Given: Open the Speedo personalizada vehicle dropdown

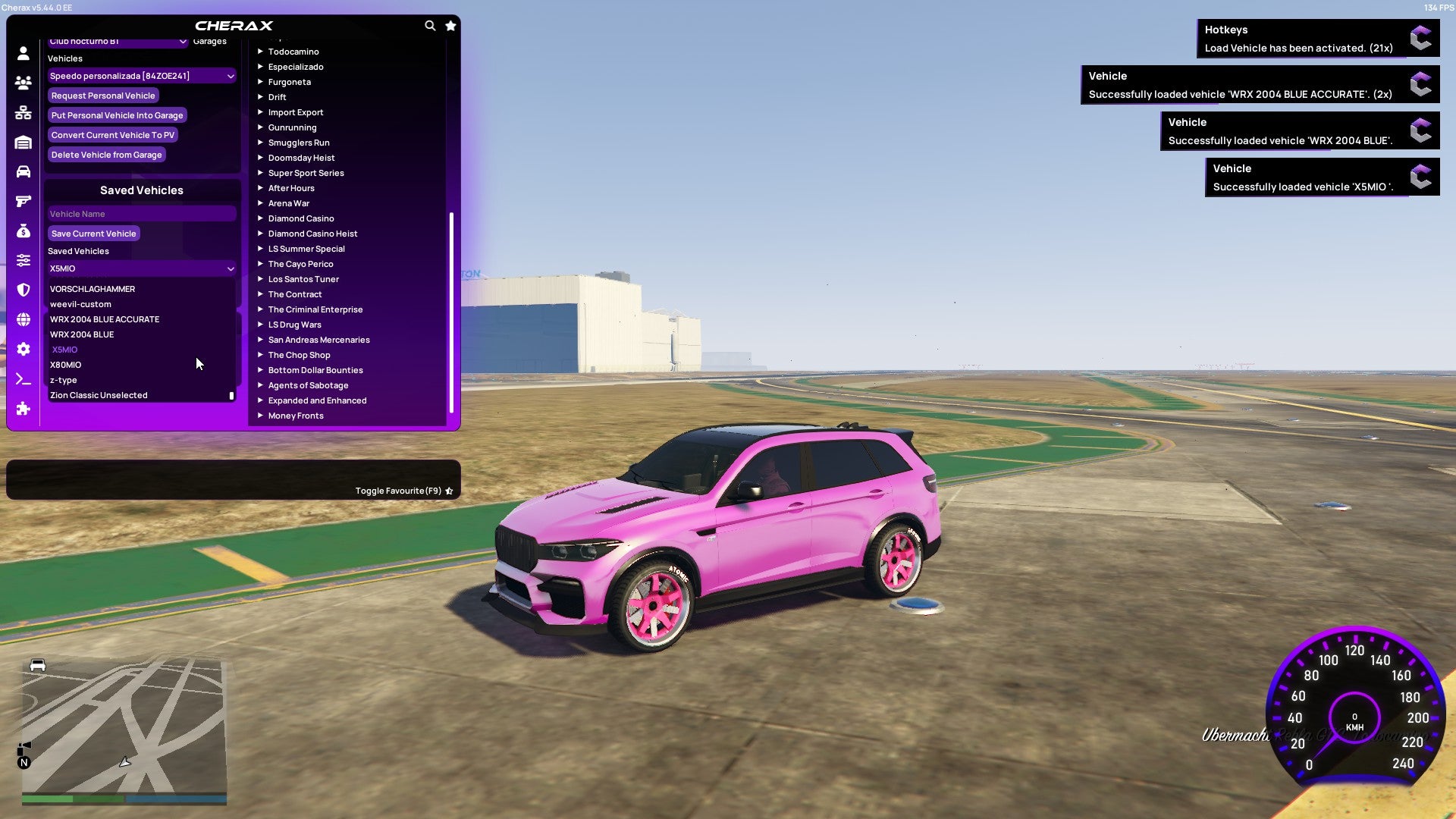Looking at the screenshot, I should coord(141,76).
